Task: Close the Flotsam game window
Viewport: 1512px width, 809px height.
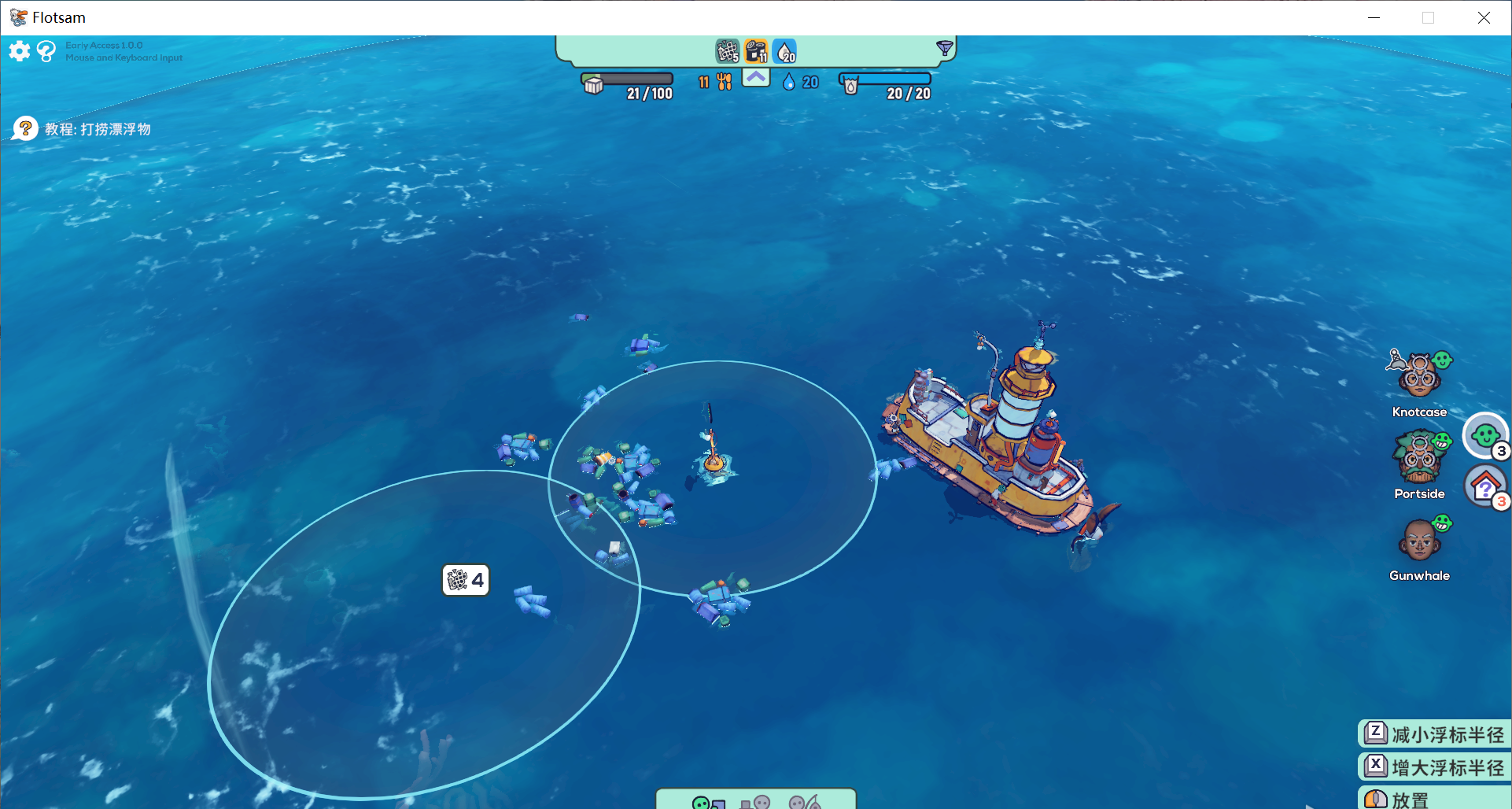Action: [1484, 17]
